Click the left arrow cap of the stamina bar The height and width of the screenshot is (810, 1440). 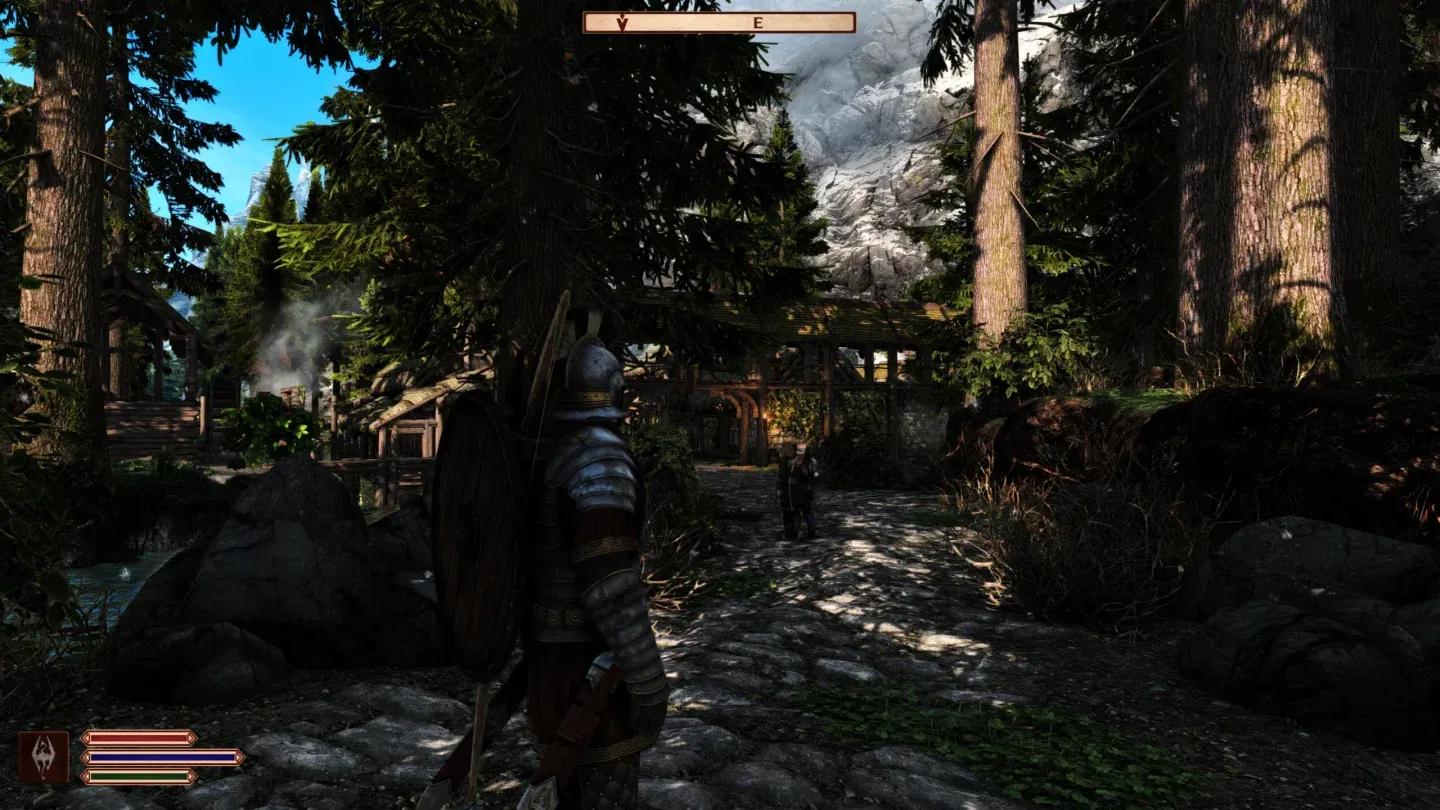[x=87, y=775]
